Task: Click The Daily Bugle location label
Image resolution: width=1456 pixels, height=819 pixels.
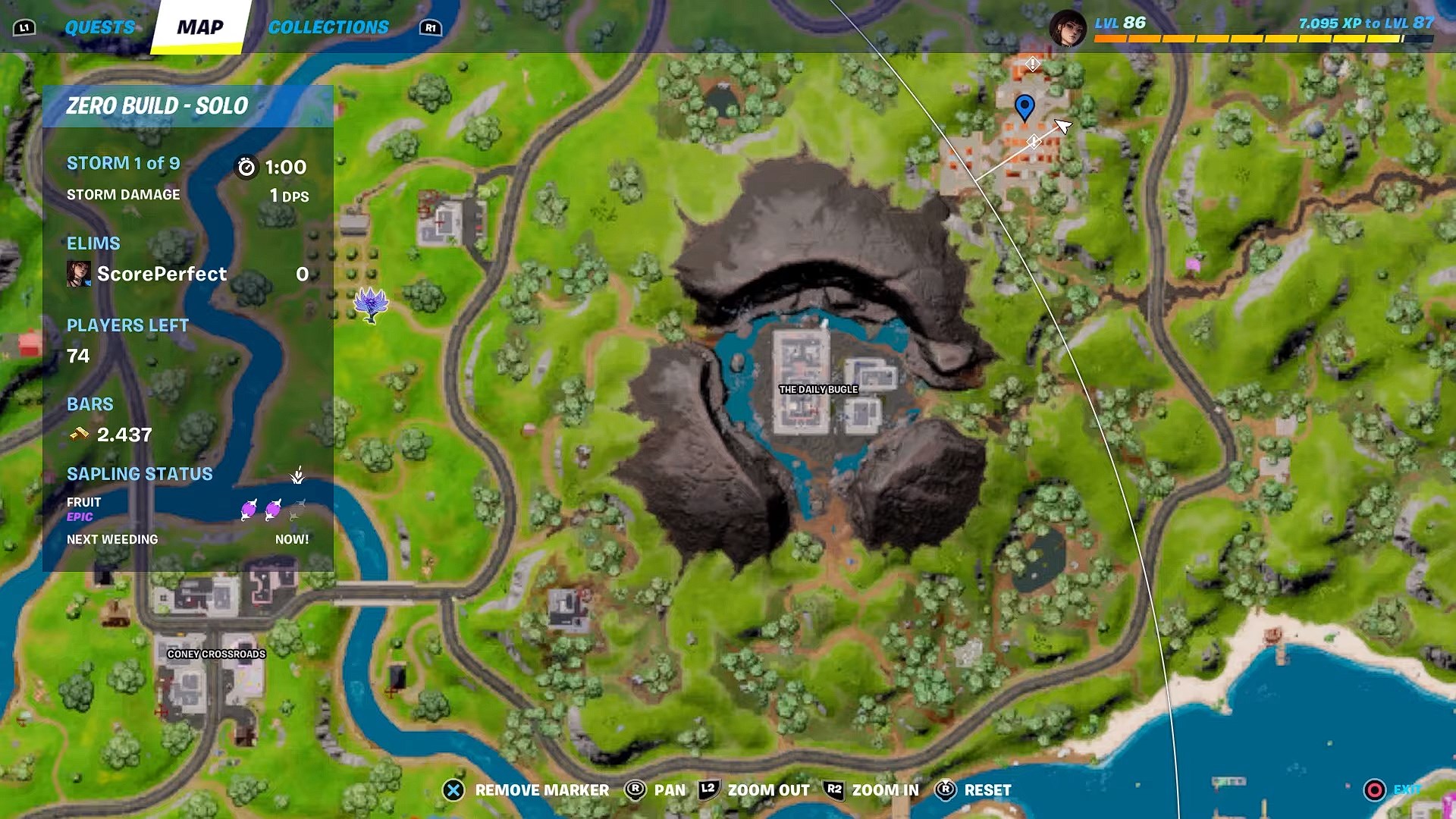Action: click(x=819, y=388)
